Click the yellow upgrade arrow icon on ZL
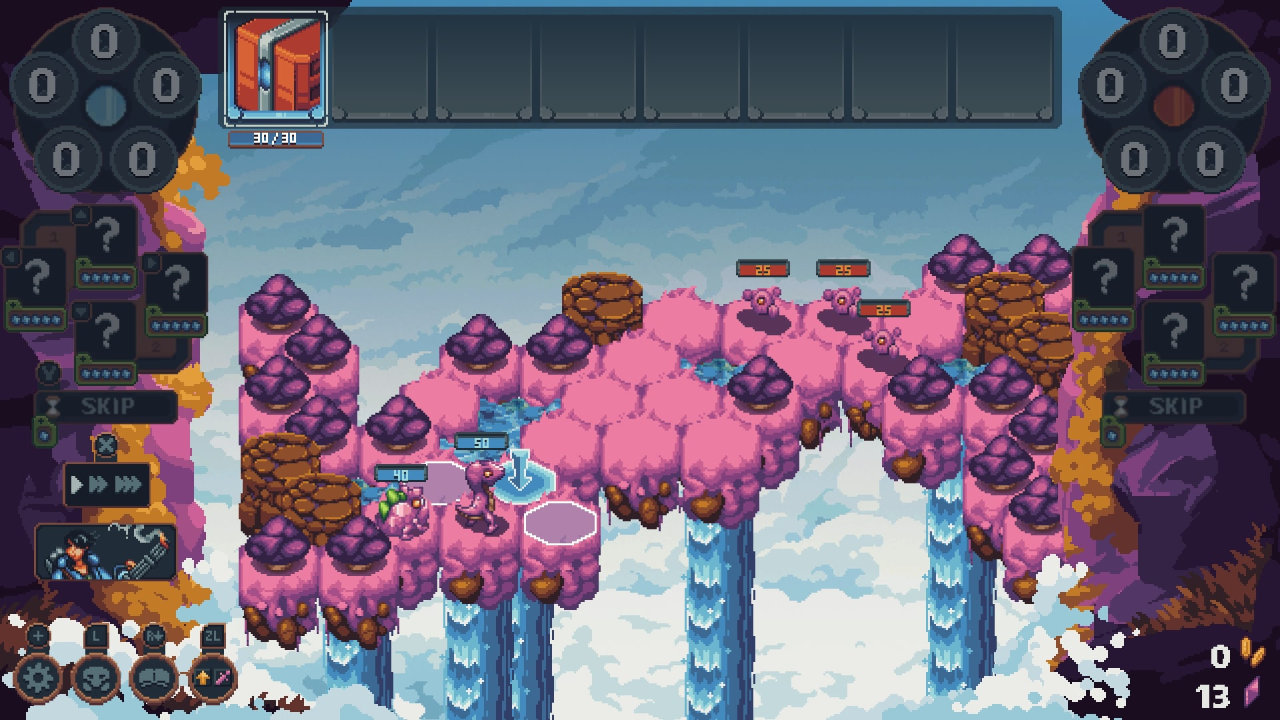This screenshot has width=1280, height=720. pos(203,676)
